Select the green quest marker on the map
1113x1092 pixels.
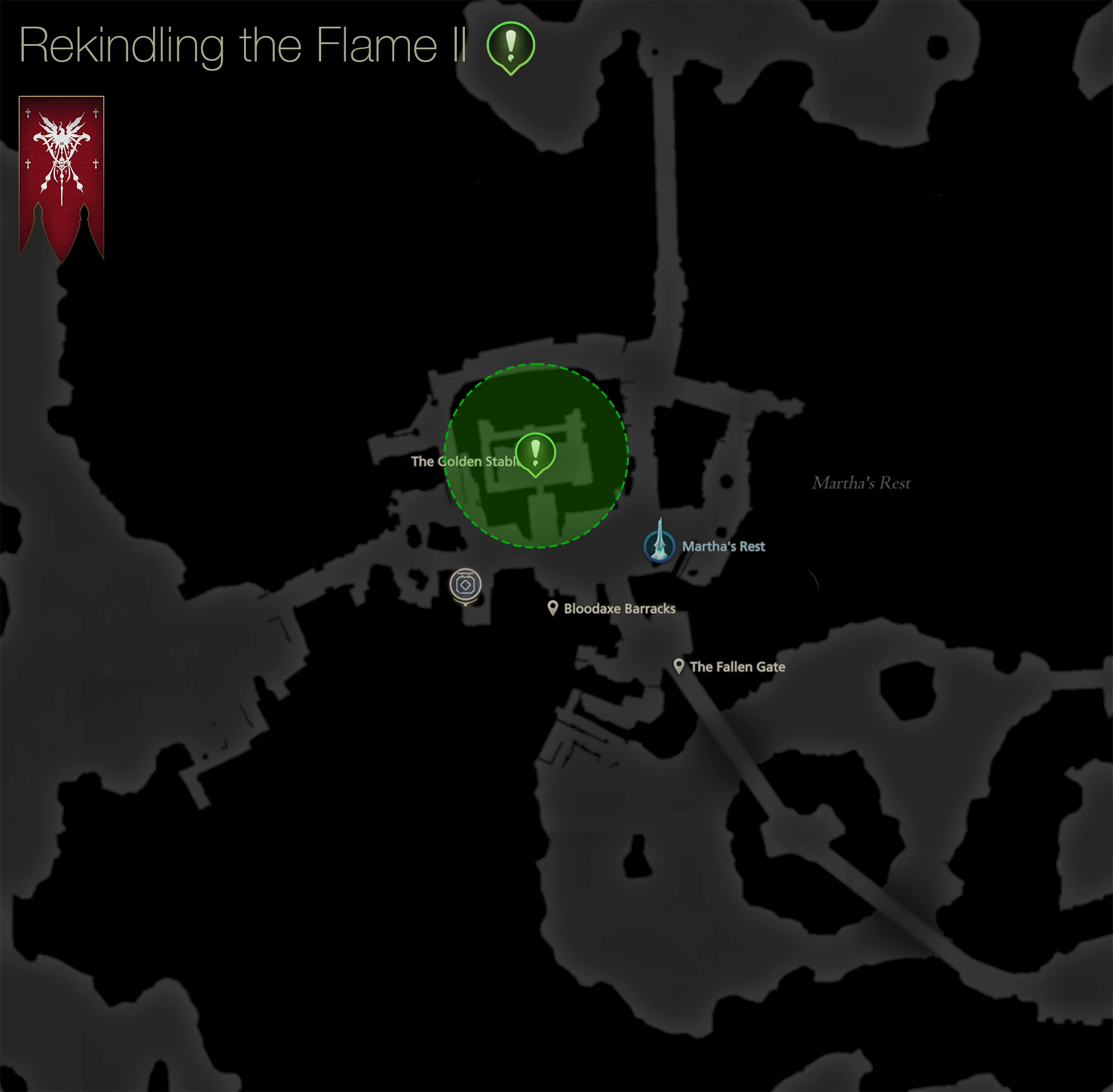pos(535,453)
